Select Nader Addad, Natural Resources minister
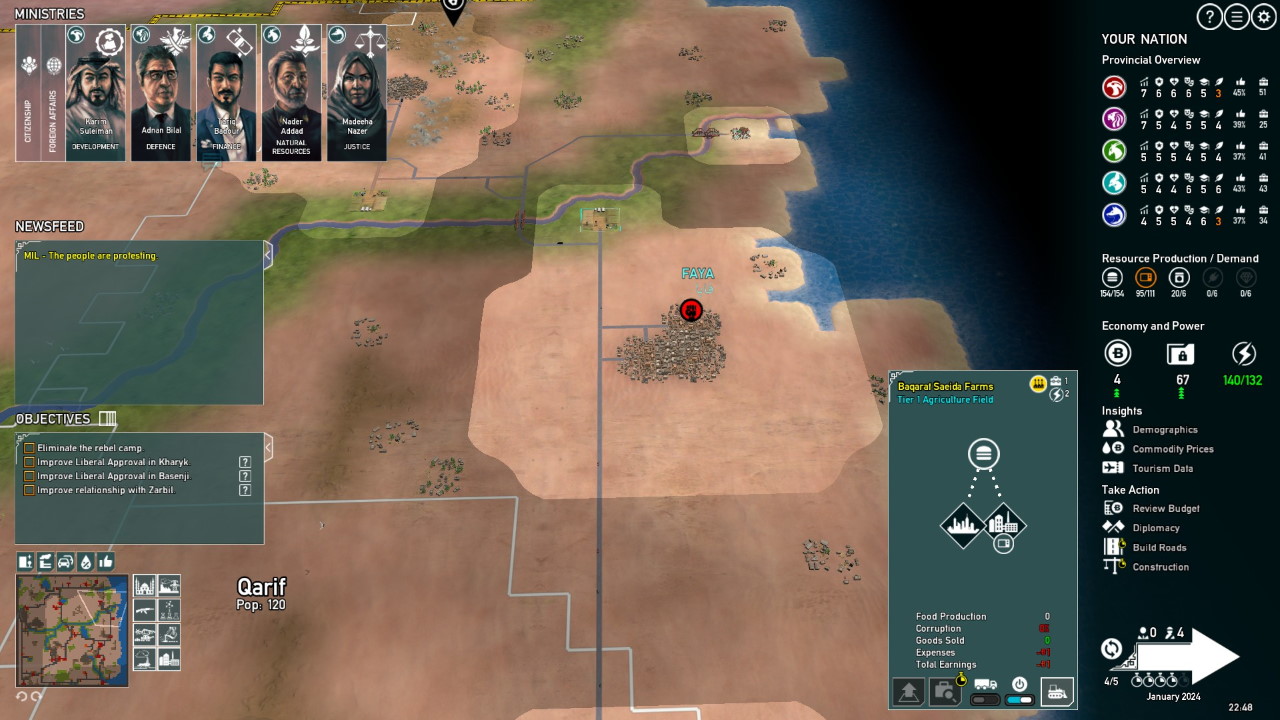 [291, 93]
